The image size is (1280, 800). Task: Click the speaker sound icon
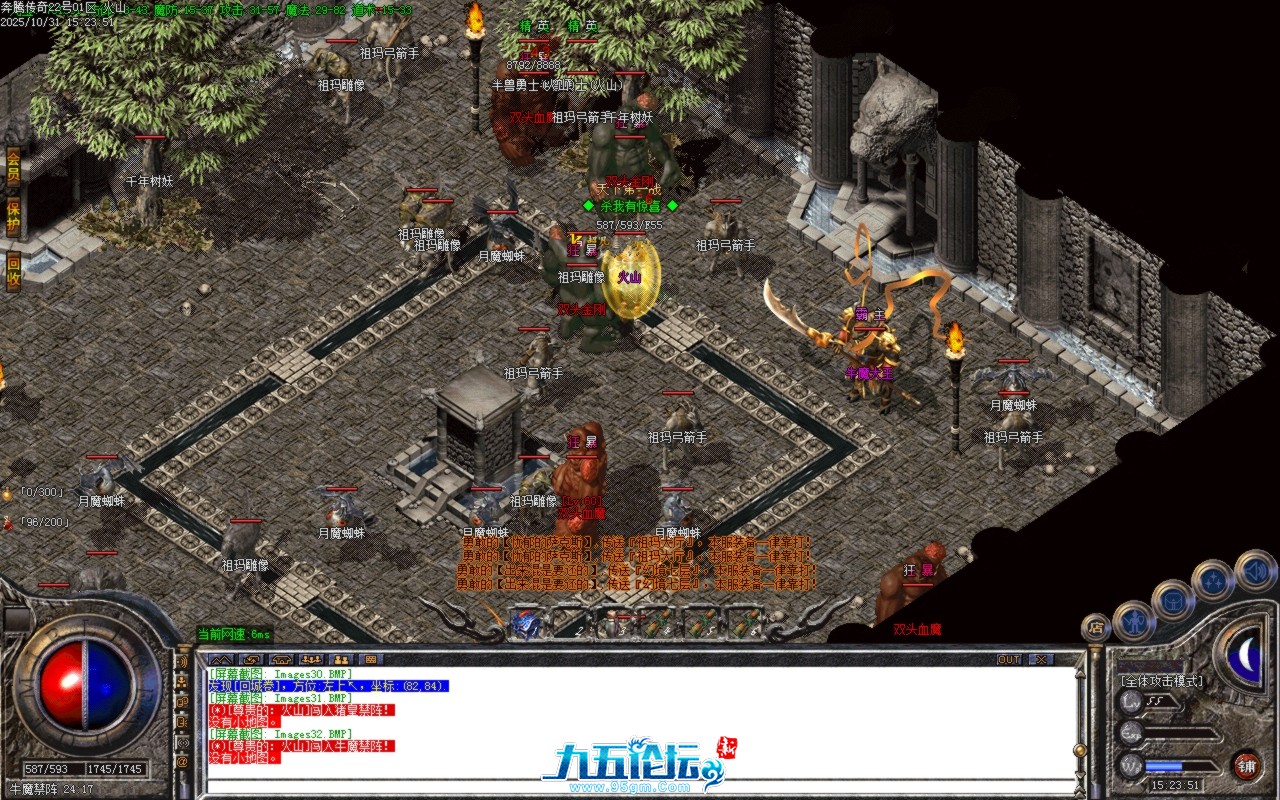click(x=1255, y=570)
